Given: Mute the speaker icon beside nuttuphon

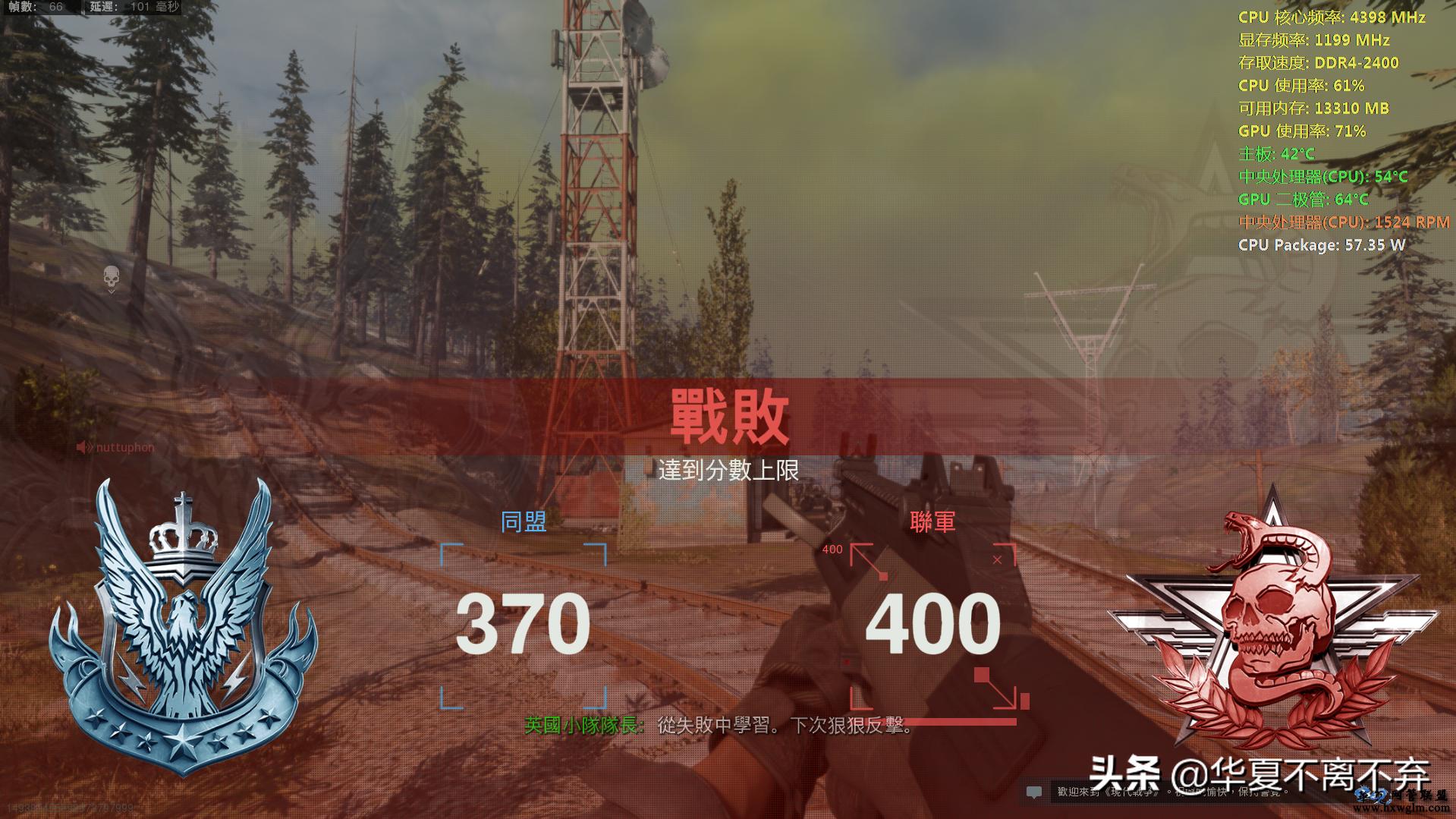Looking at the screenshot, I should [x=82, y=447].
